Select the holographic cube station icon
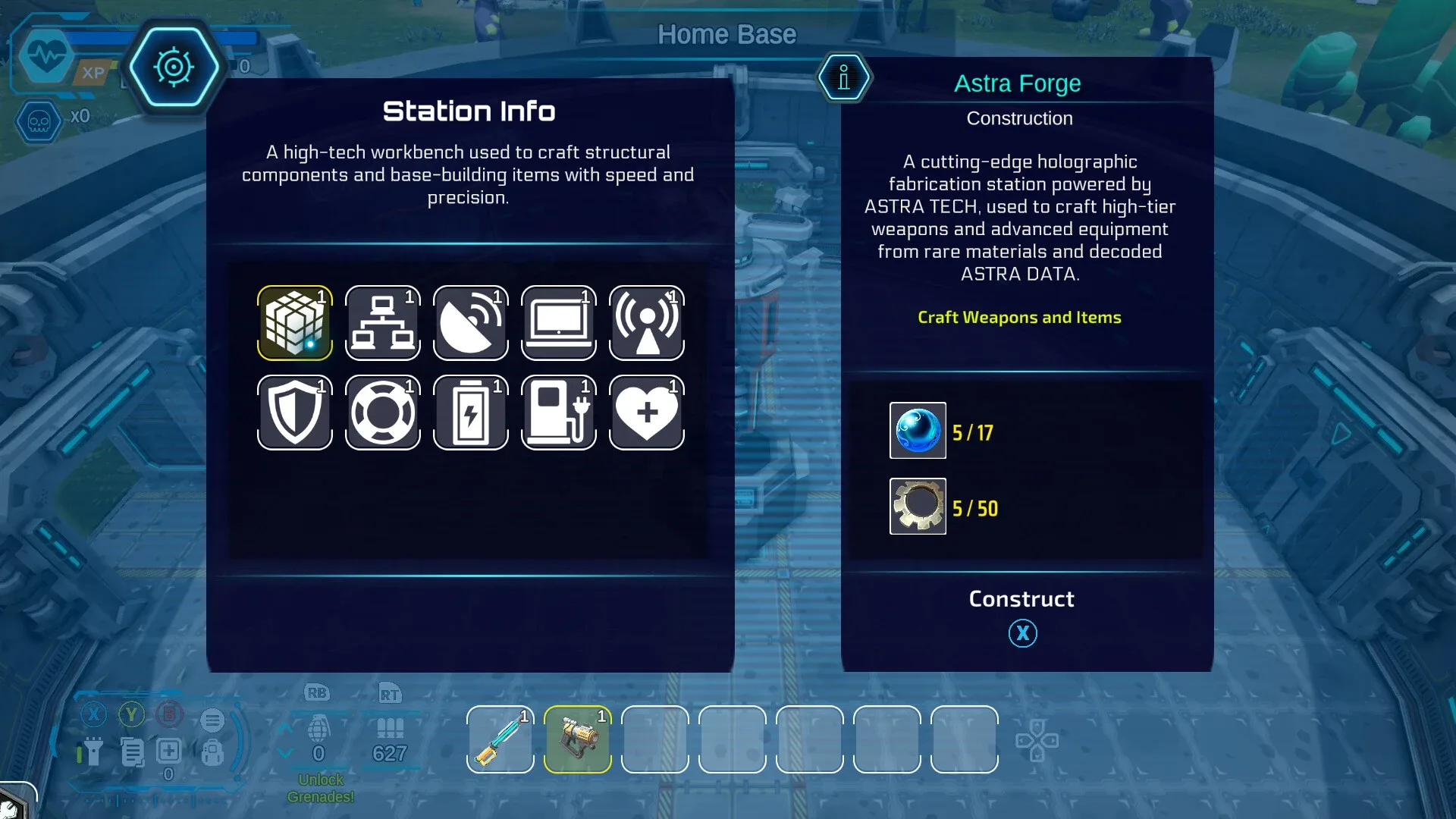 point(295,323)
